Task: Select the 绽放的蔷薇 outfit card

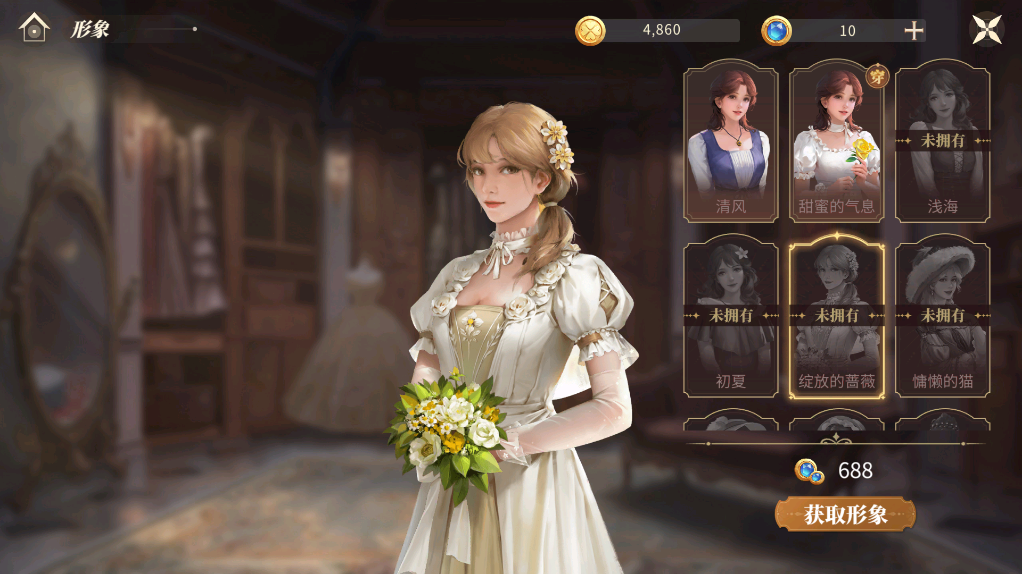Action: [x=836, y=316]
